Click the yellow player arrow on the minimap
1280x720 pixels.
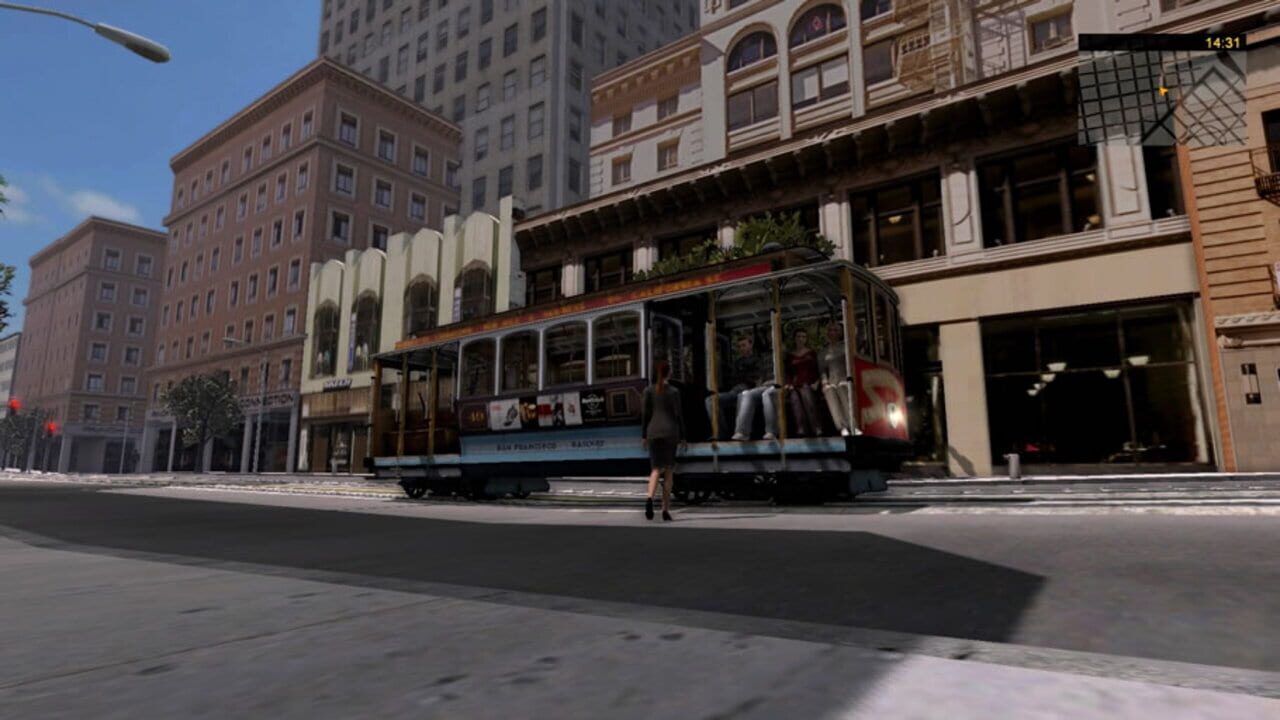coord(1162,91)
